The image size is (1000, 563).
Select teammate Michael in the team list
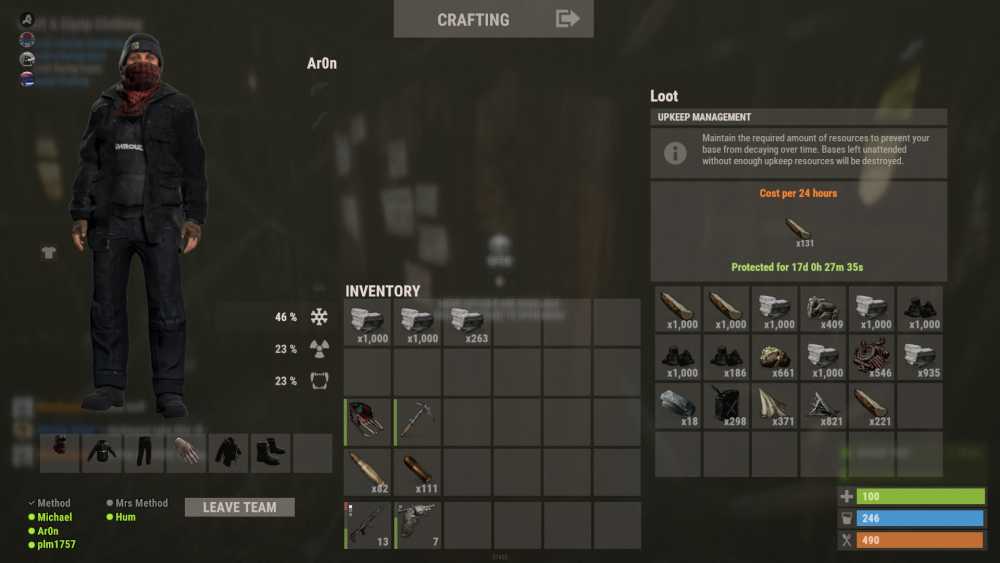(55, 517)
